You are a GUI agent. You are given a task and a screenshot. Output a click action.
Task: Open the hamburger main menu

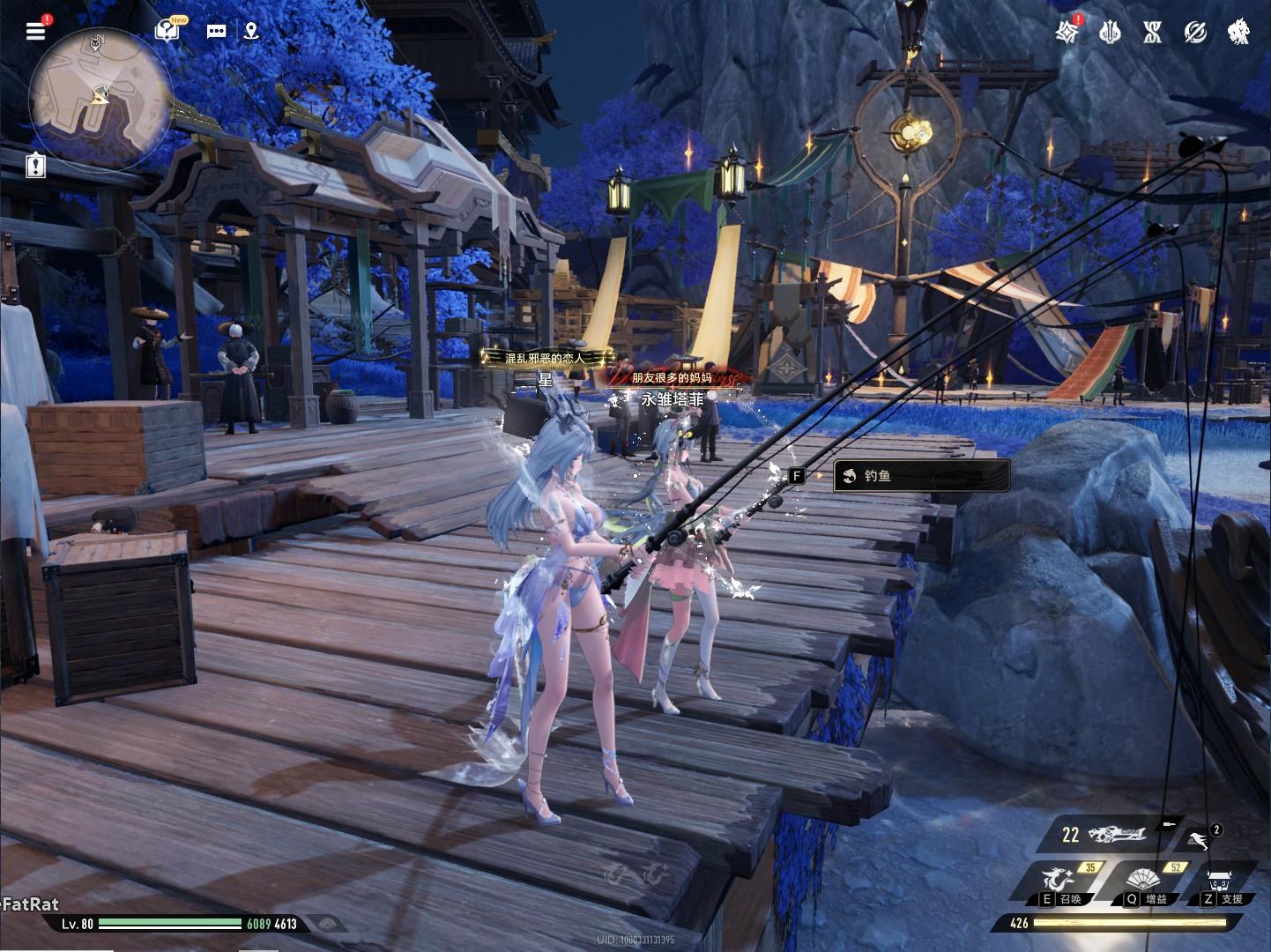coord(35,31)
